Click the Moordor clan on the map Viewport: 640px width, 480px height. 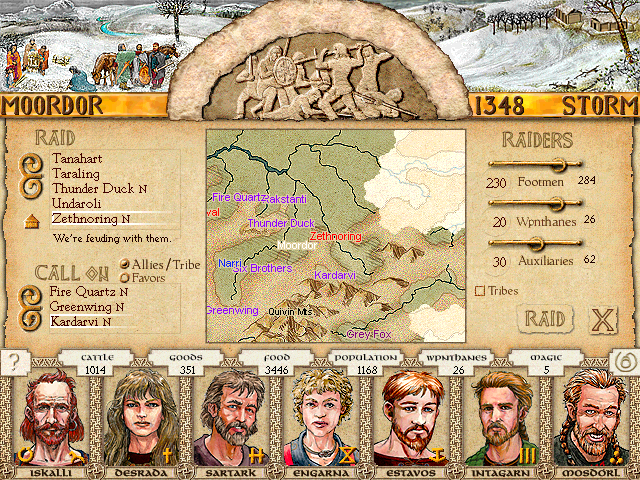[295, 245]
